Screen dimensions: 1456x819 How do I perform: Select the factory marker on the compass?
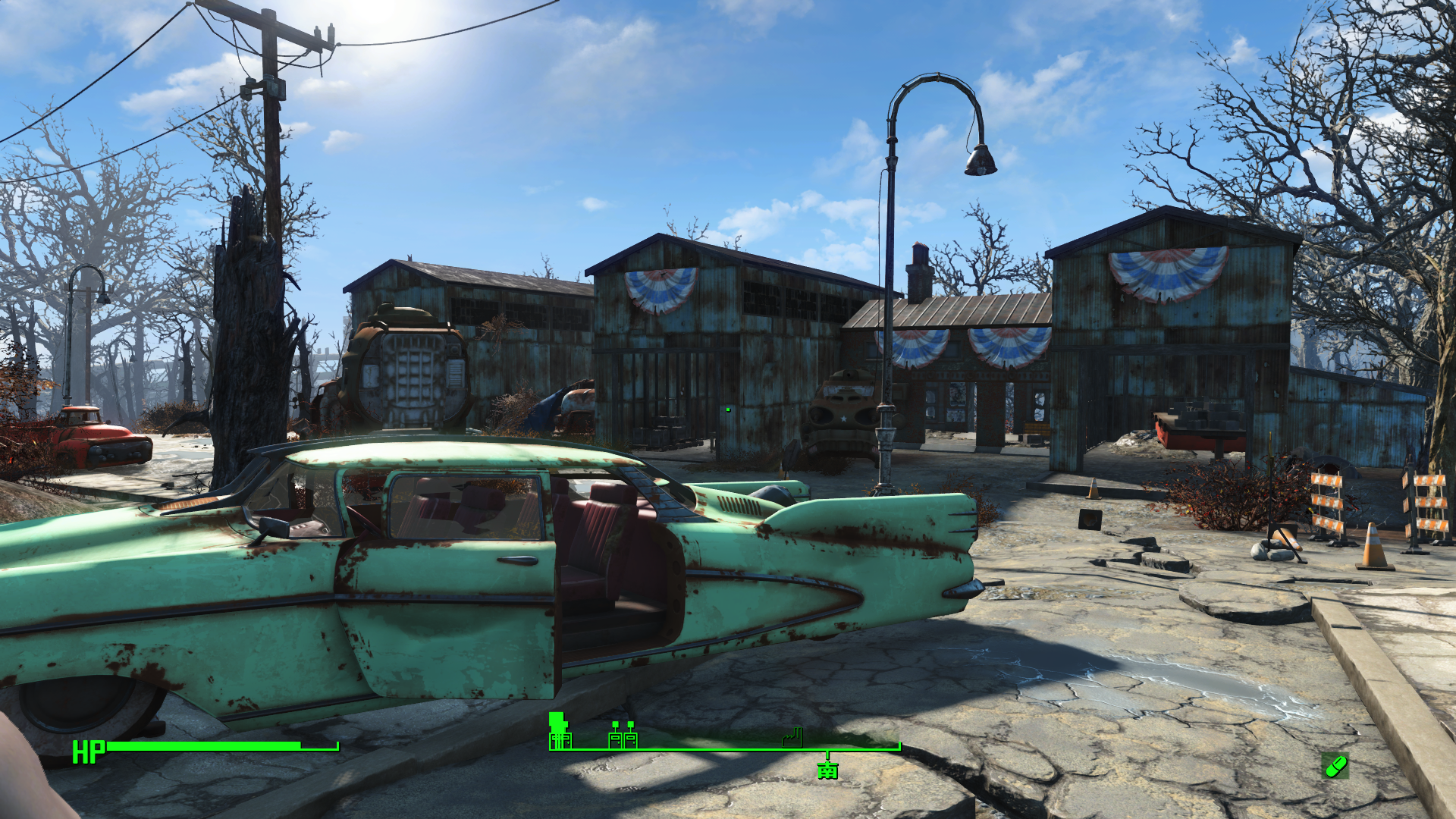click(792, 737)
